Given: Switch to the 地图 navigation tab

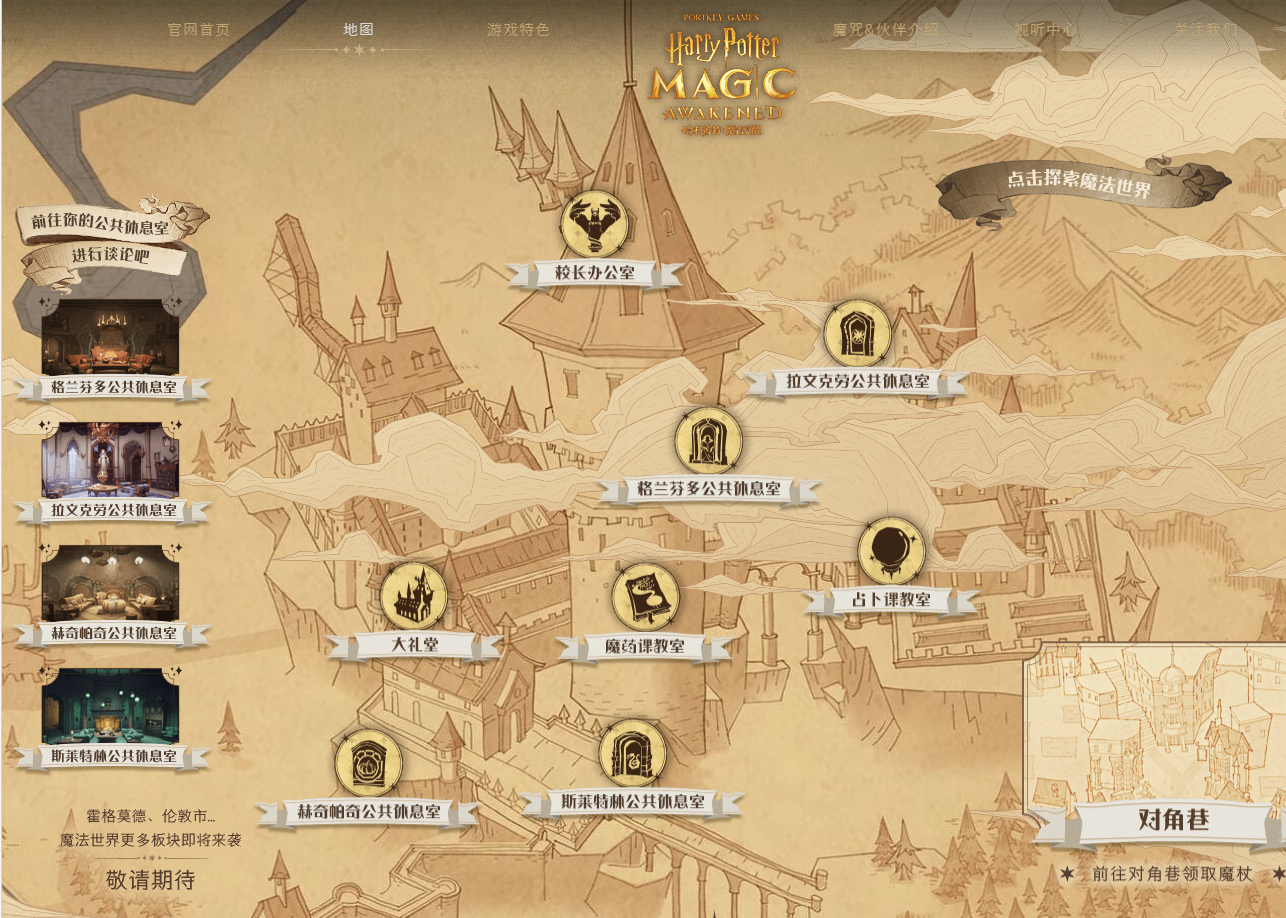Looking at the screenshot, I should (x=358, y=29).
